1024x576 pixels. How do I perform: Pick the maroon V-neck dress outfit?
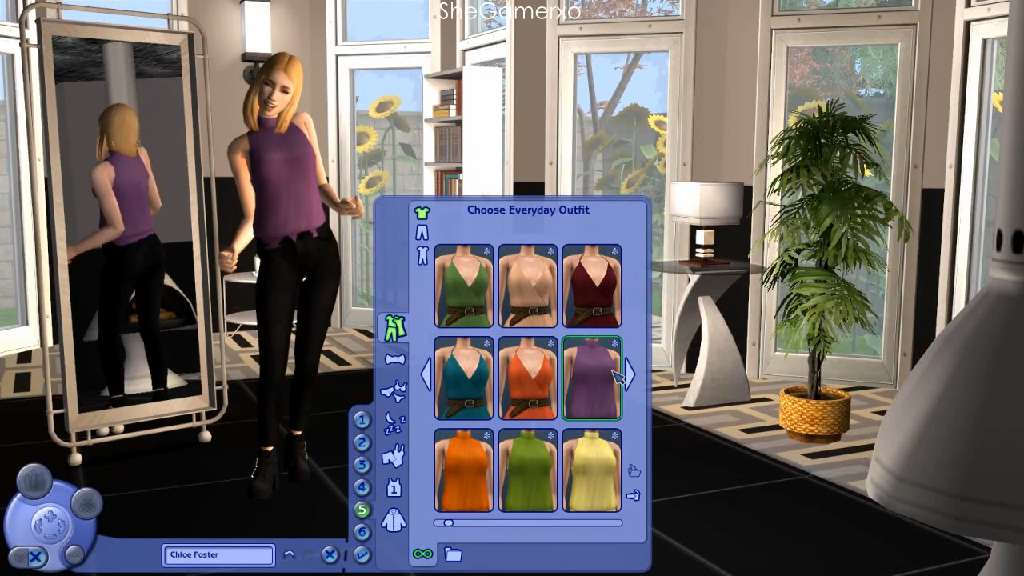coord(592,286)
